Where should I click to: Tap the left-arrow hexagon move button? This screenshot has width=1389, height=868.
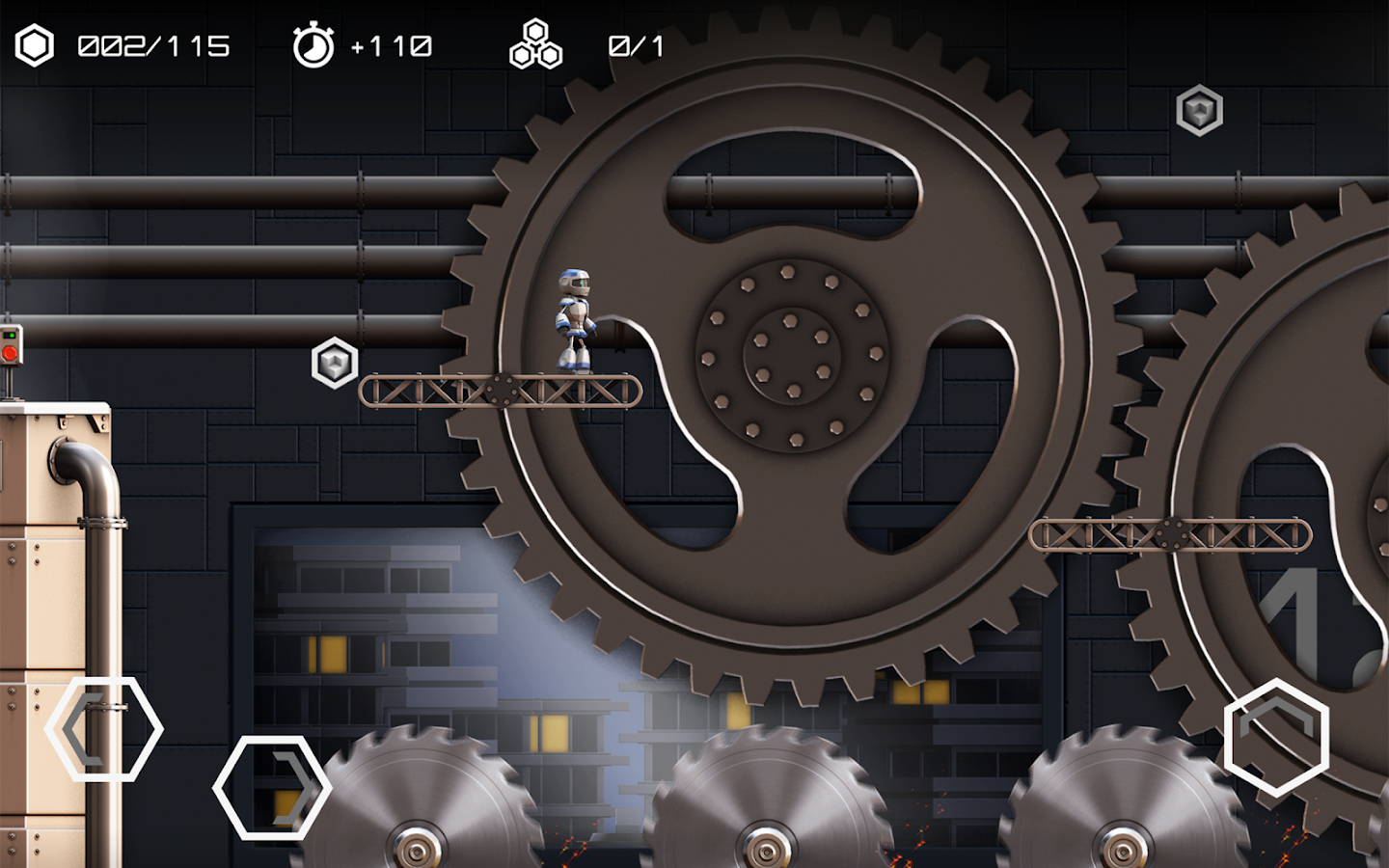pyautogui.click(x=104, y=729)
